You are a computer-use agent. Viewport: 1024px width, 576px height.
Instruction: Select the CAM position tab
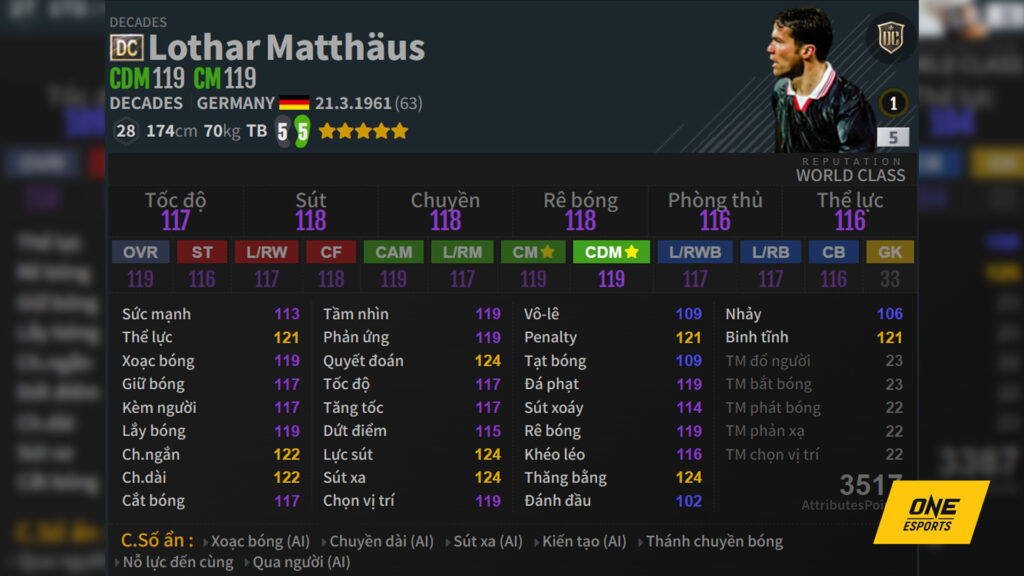393,253
